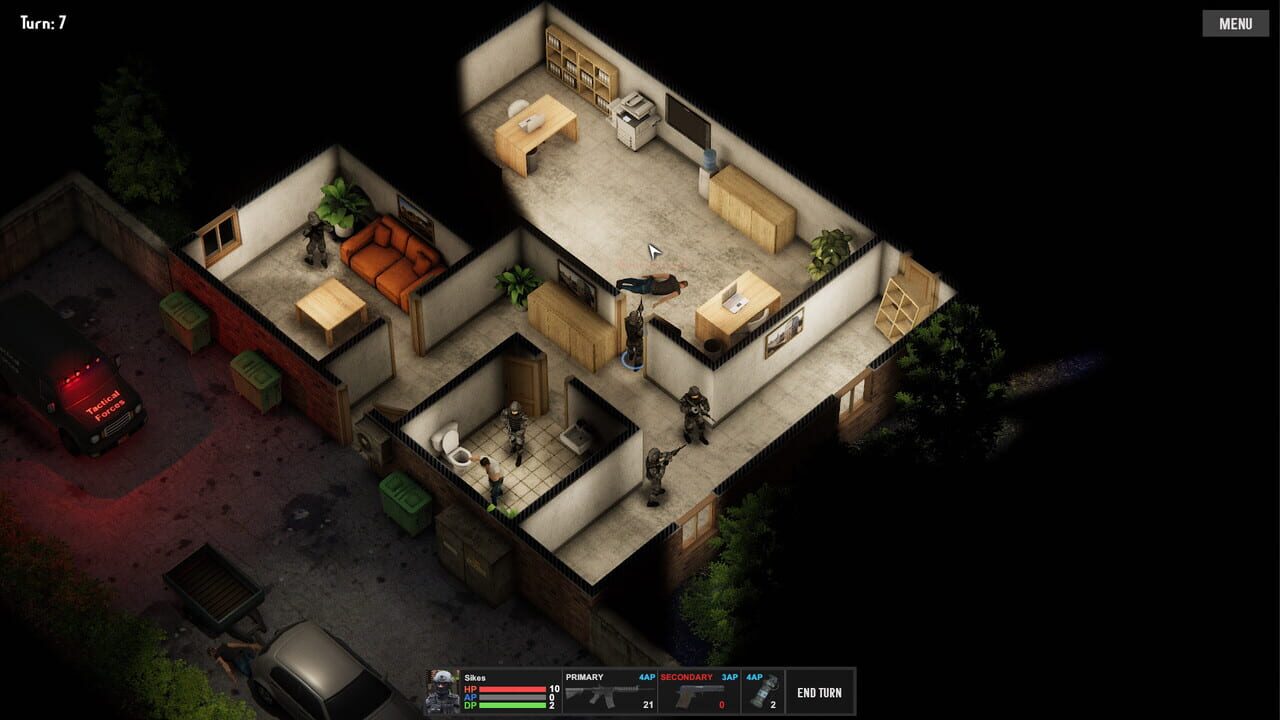This screenshot has height=720, width=1280.
Task: Click the hostage crouching in the bathroom
Action: click(x=492, y=475)
